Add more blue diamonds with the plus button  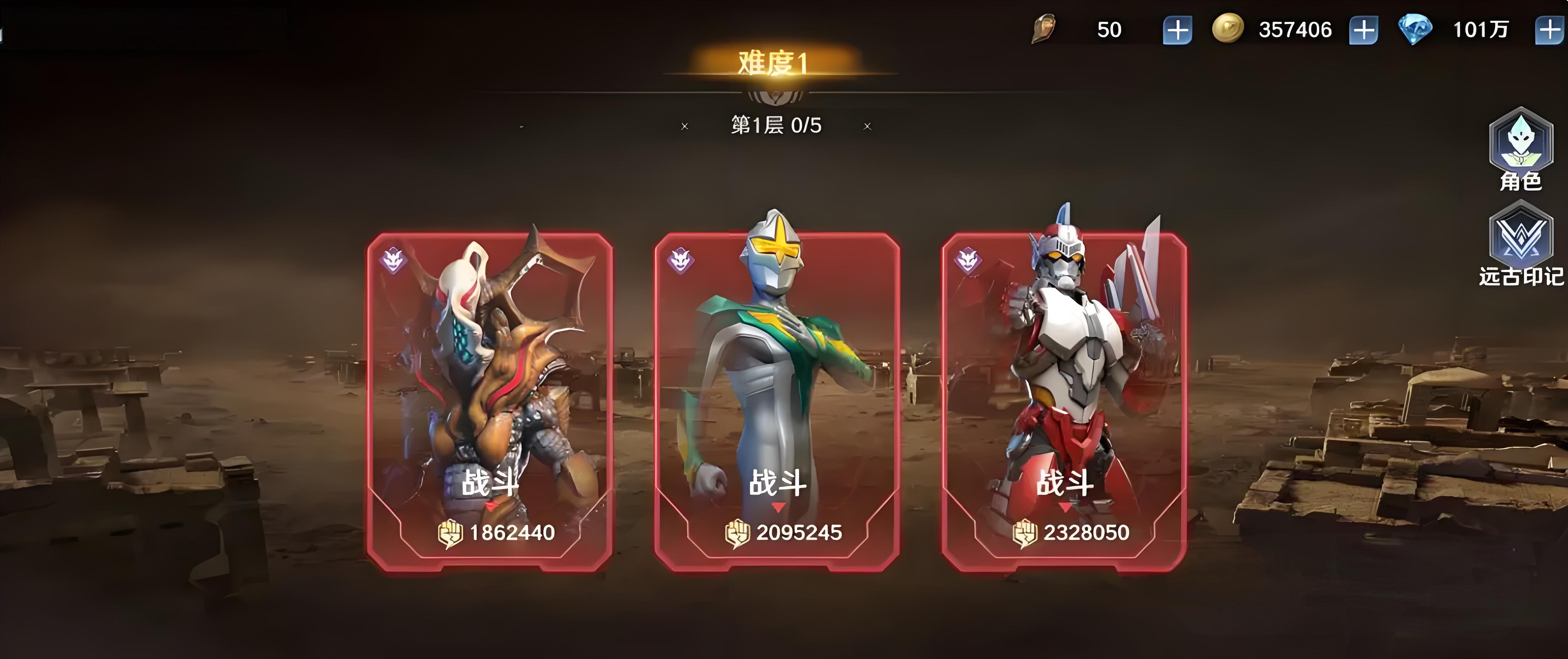click(1550, 30)
